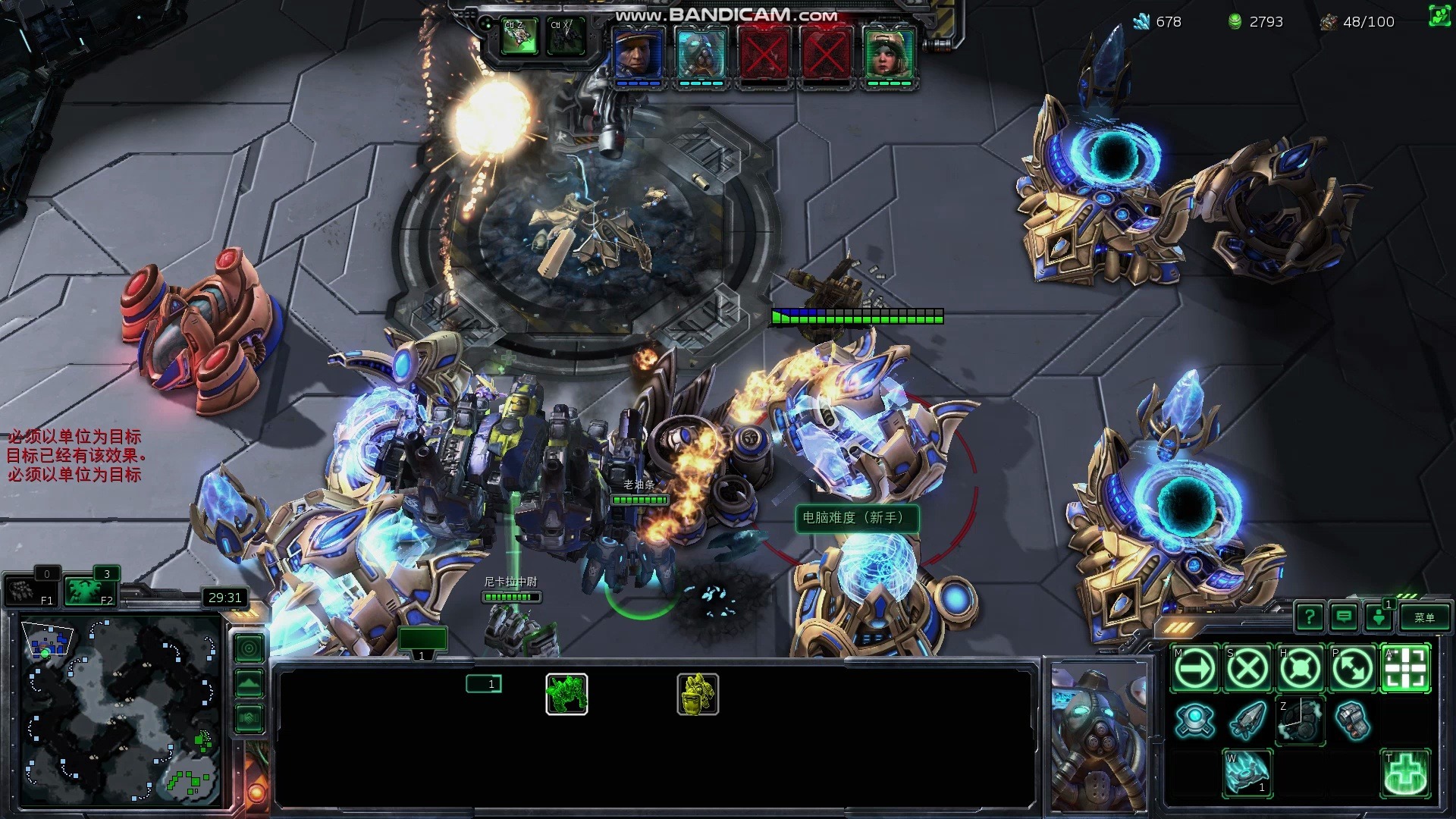Click the minimap to move camera

121,711
